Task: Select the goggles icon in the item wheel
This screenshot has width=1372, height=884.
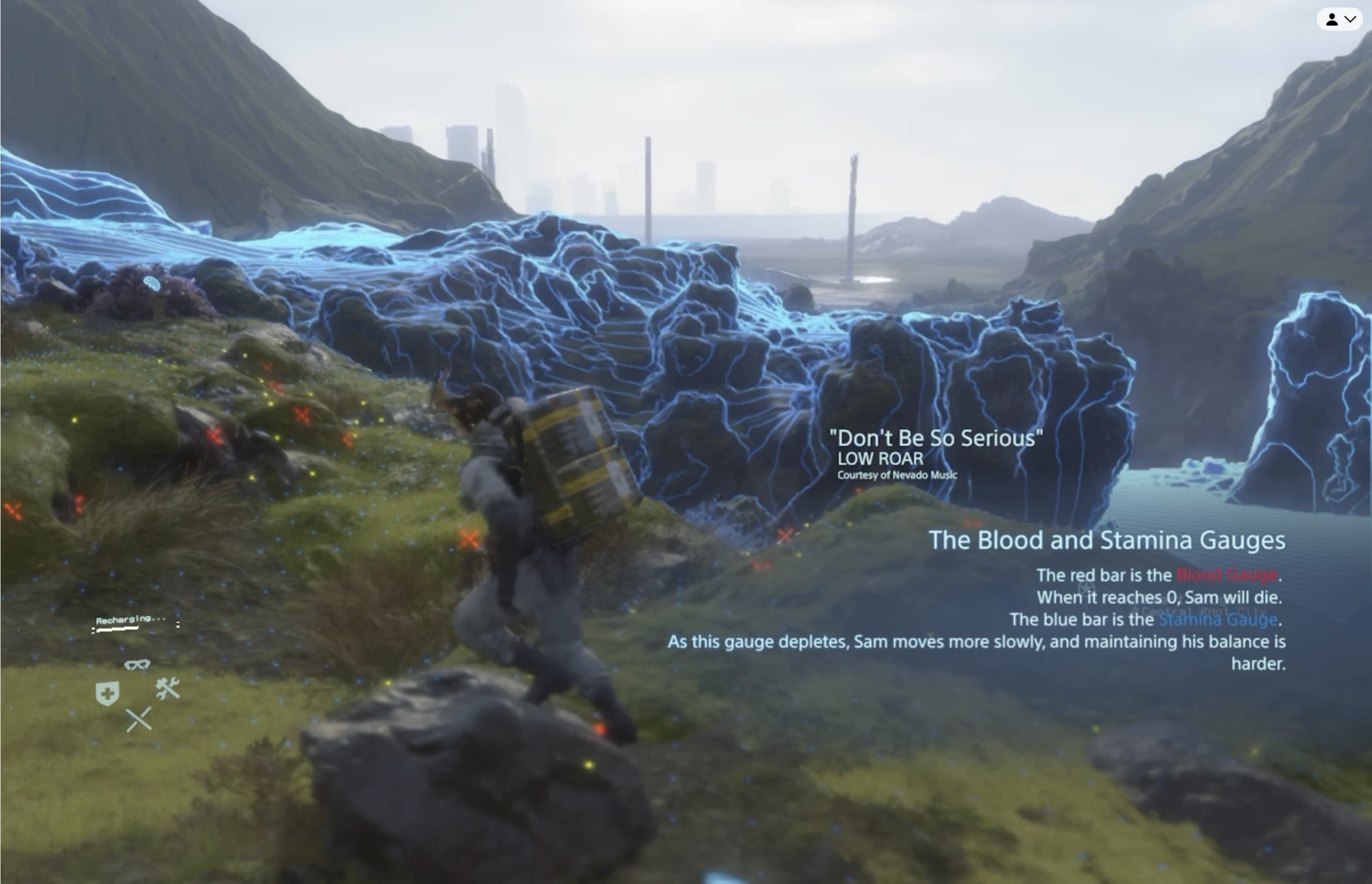Action: [137, 664]
